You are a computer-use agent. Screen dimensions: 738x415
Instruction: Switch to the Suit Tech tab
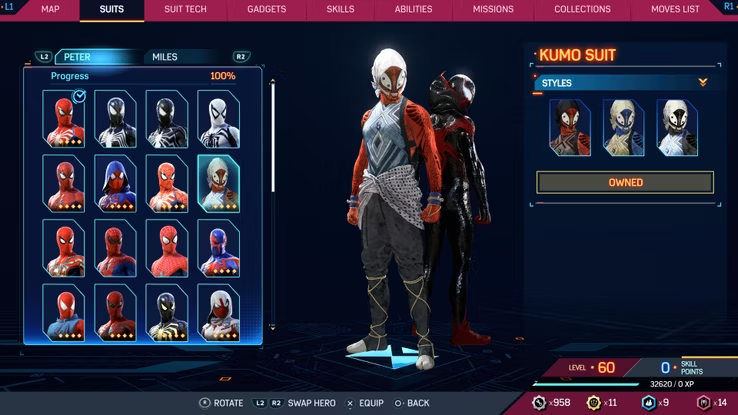click(x=185, y=9)
